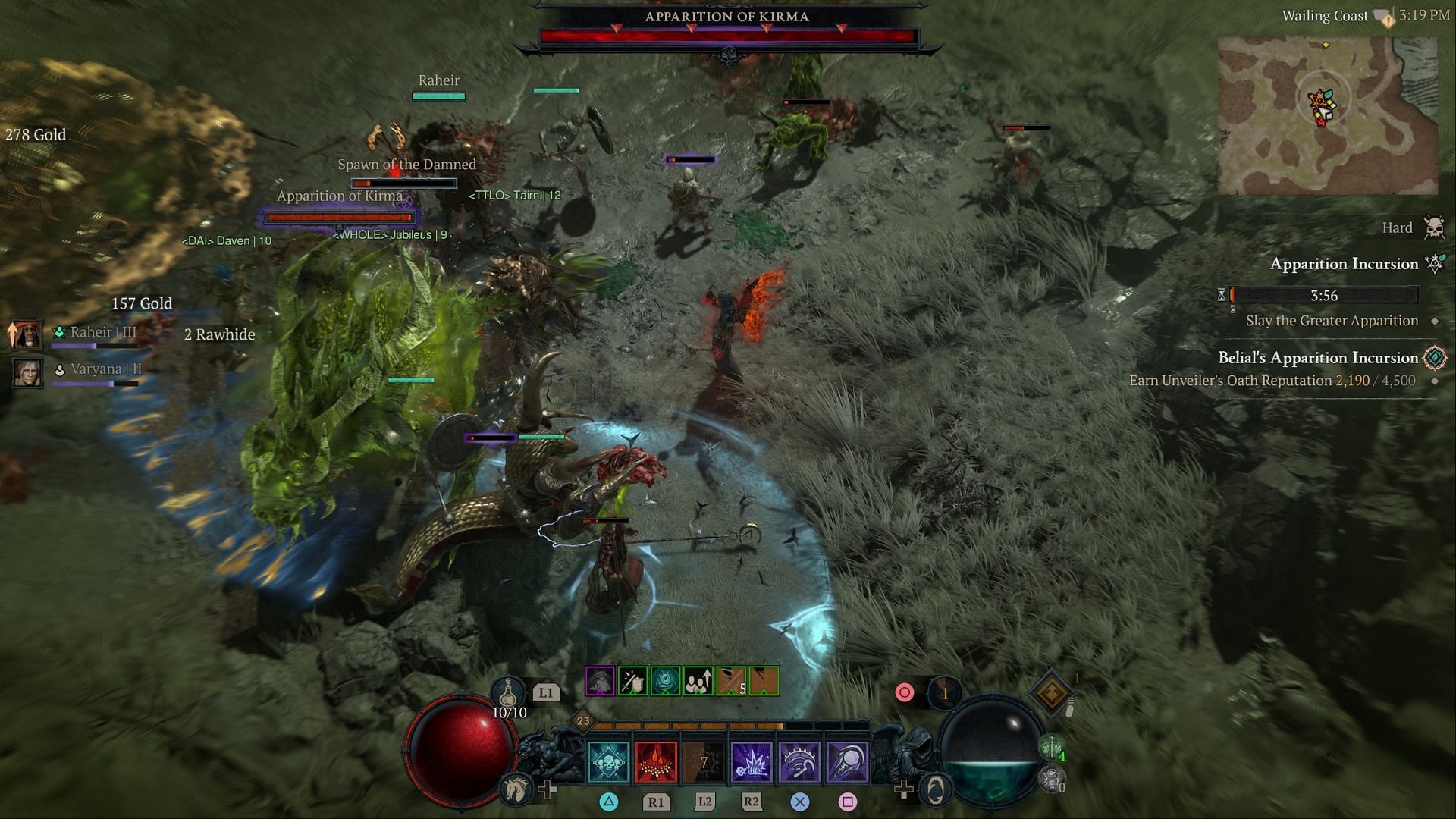1456x819 pixels.
Task: Summon the mount with the horse icon
Action: coord(516,790)
